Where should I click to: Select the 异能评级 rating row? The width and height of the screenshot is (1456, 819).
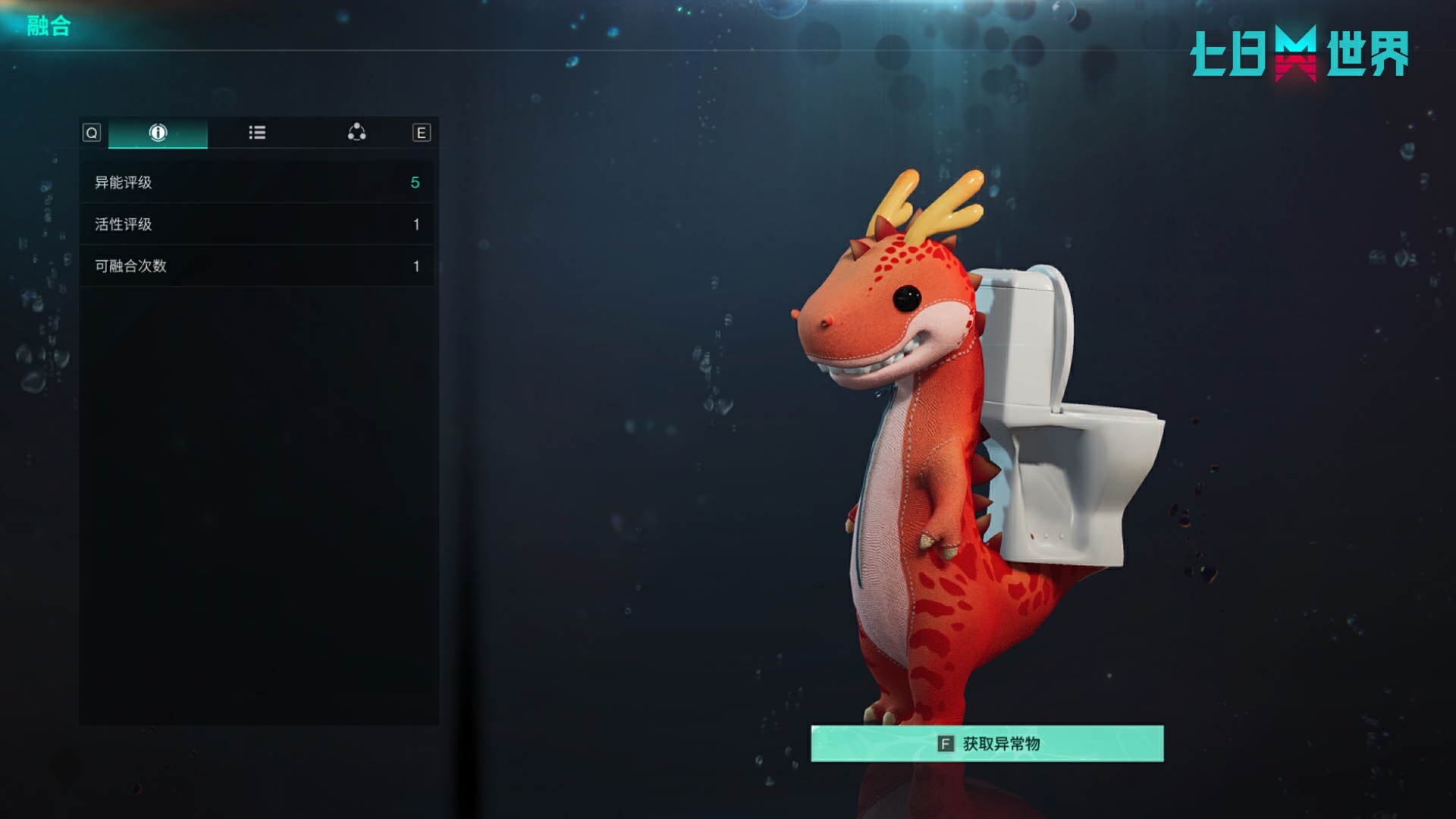tap(257, 183)
